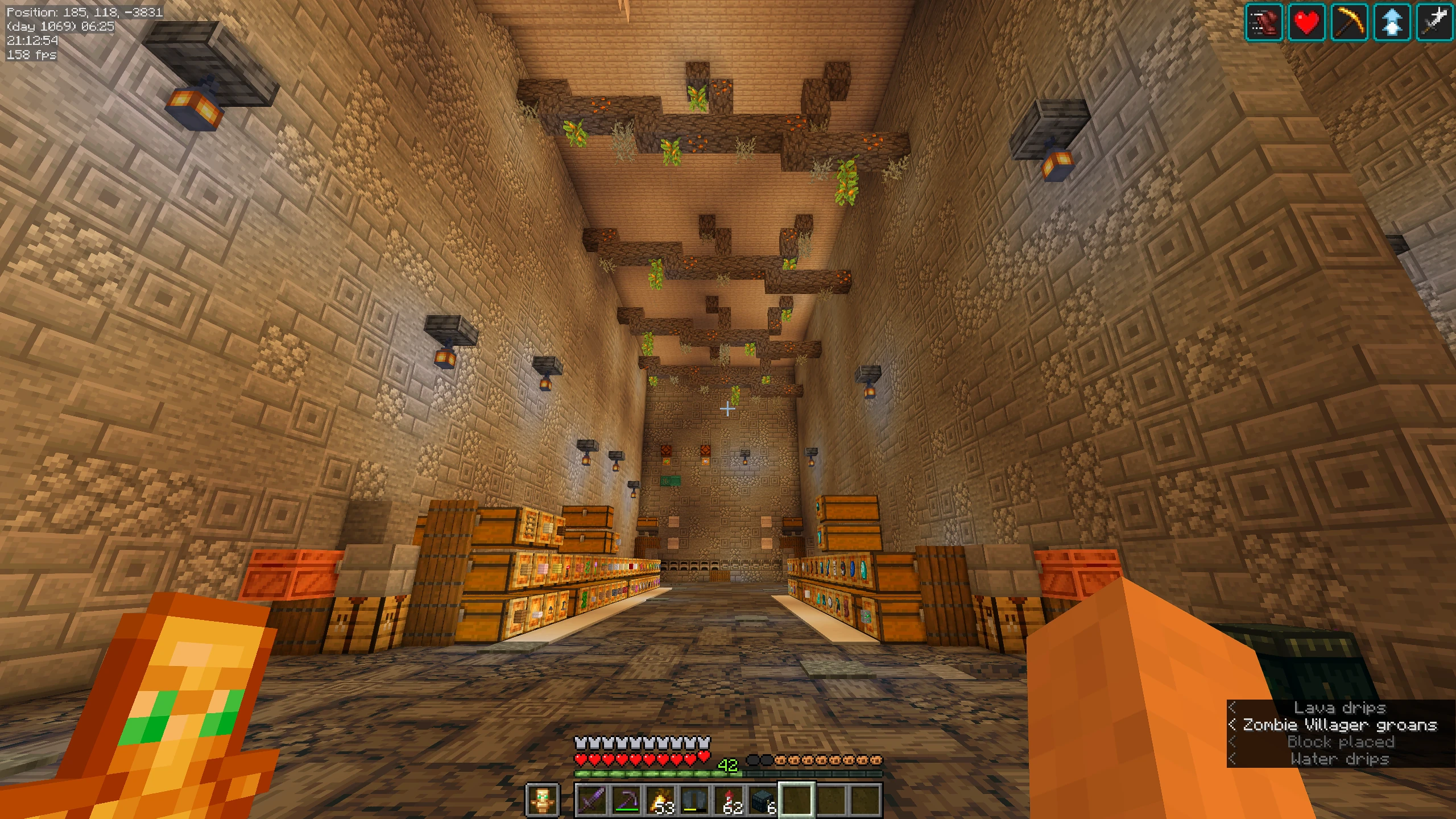The image size is (1456, 819).
Task: Click the red item stack showing 62
Action: point(730,799)
